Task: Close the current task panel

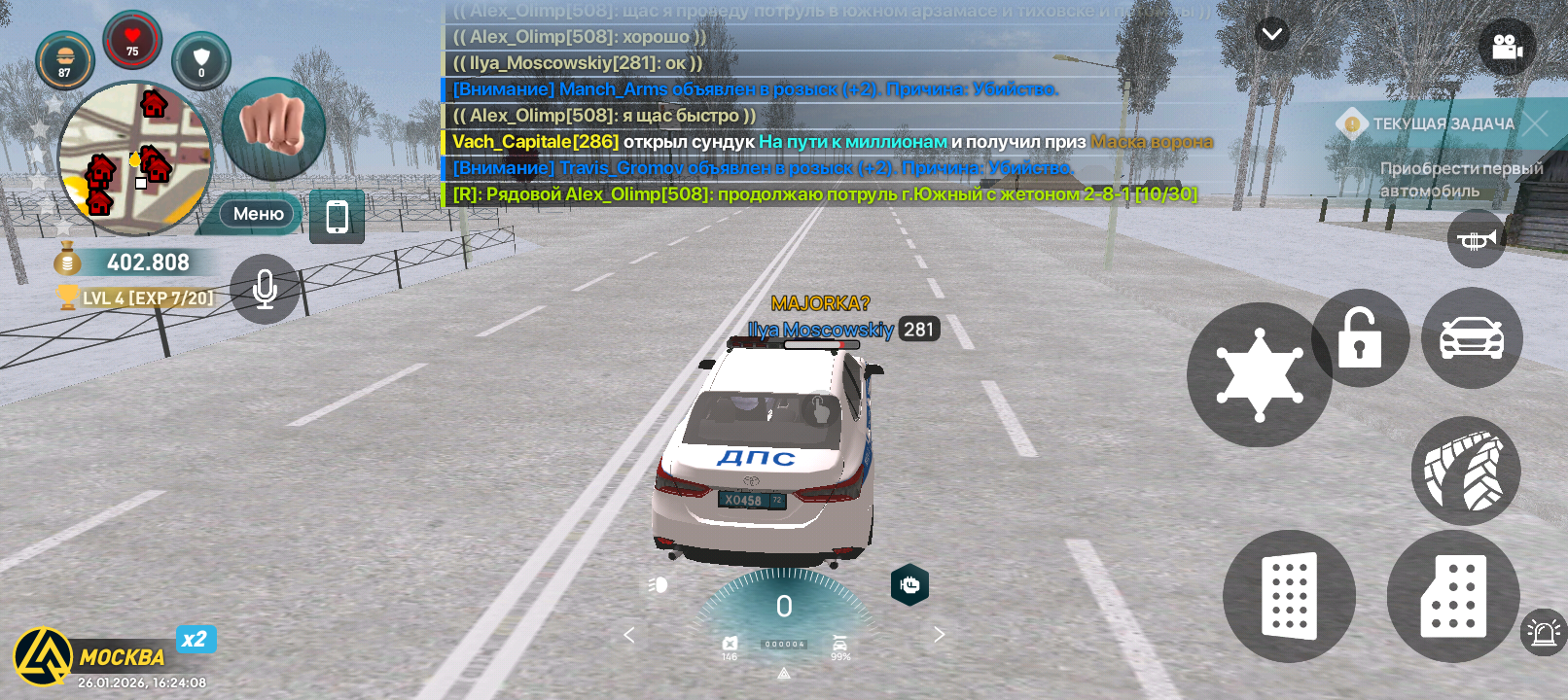Action: [1535, 123]
